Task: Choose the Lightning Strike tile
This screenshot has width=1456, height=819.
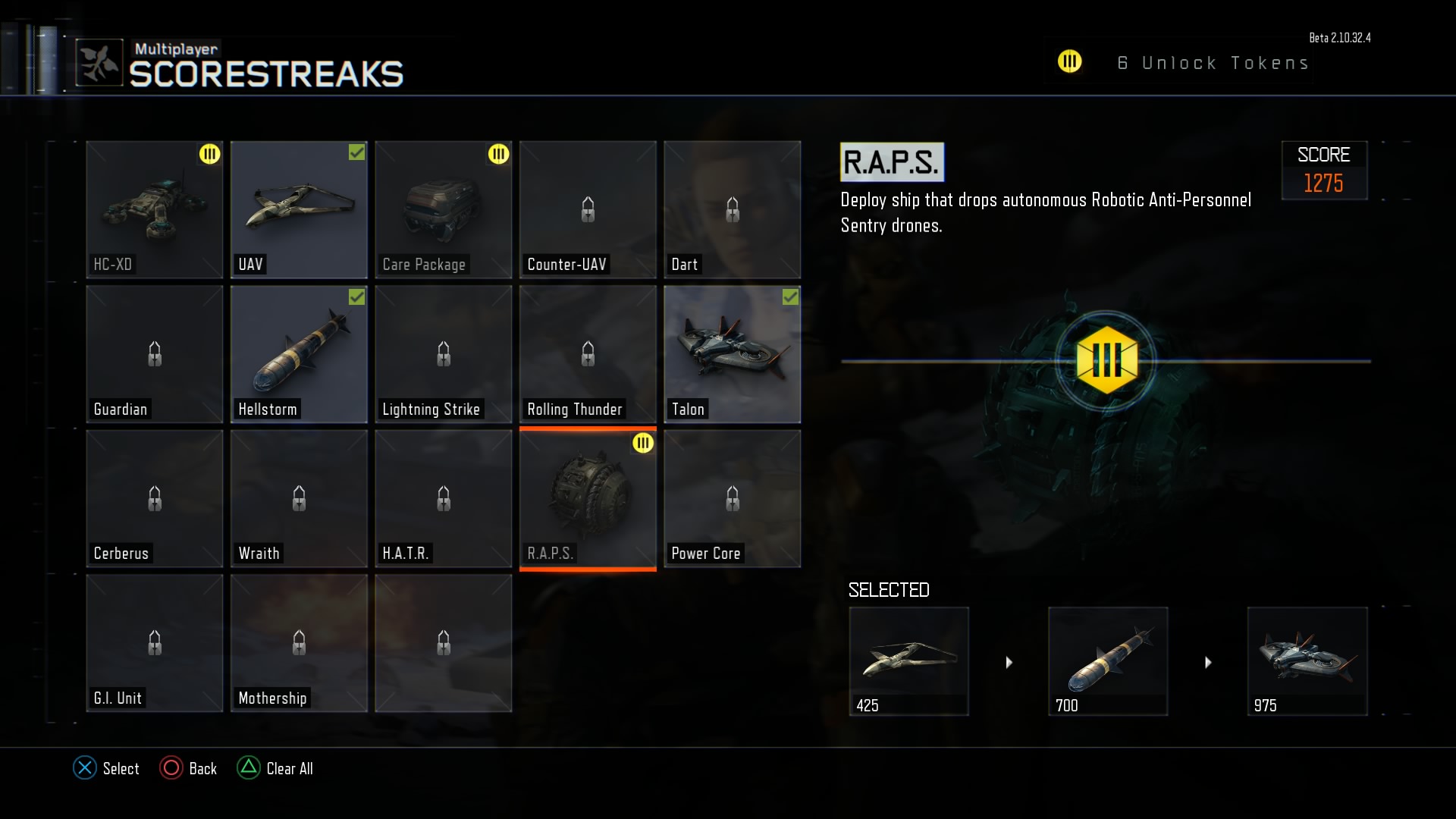Action: [x=444, y=354]
